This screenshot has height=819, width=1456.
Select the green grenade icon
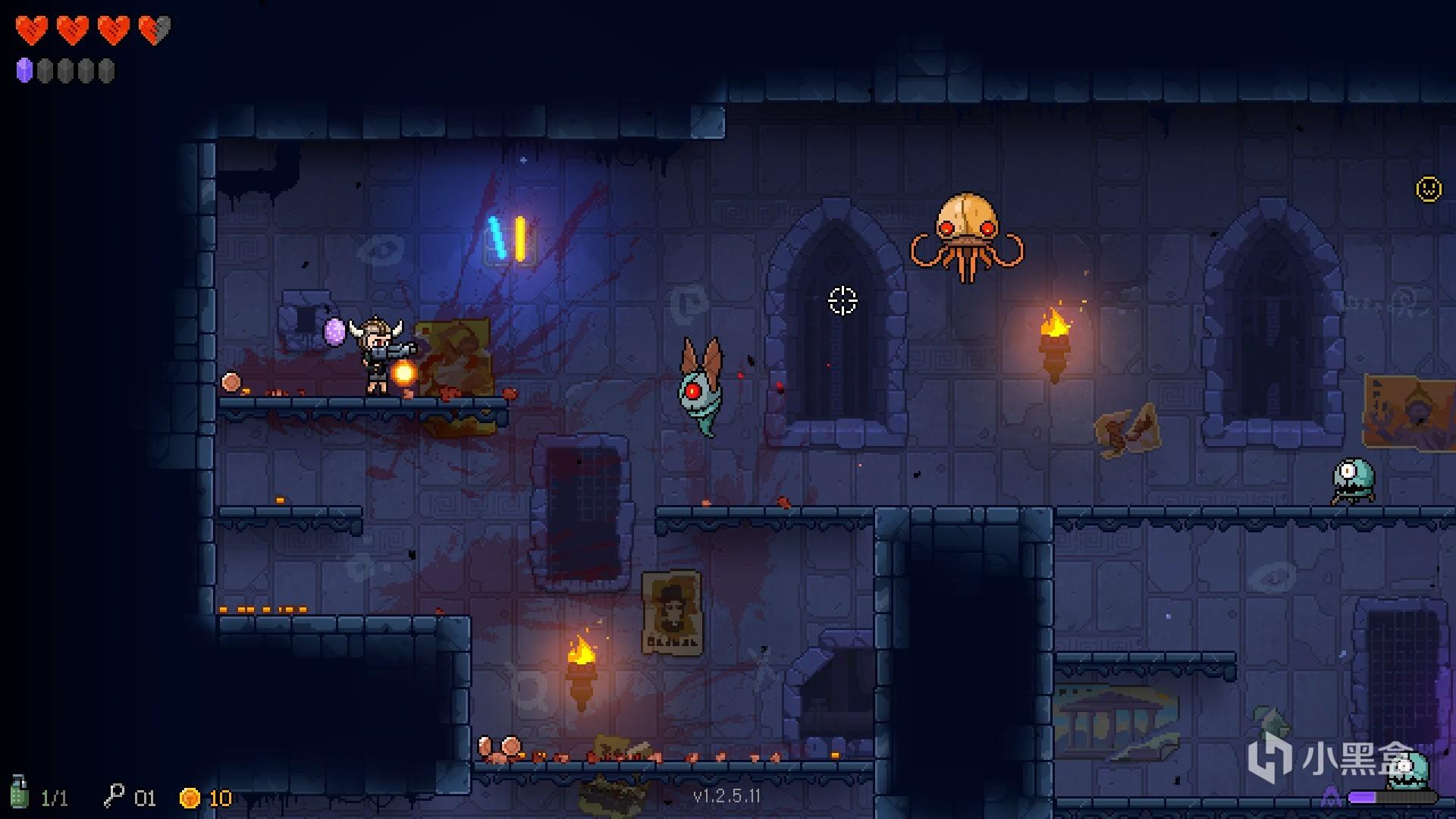point(20,792)
